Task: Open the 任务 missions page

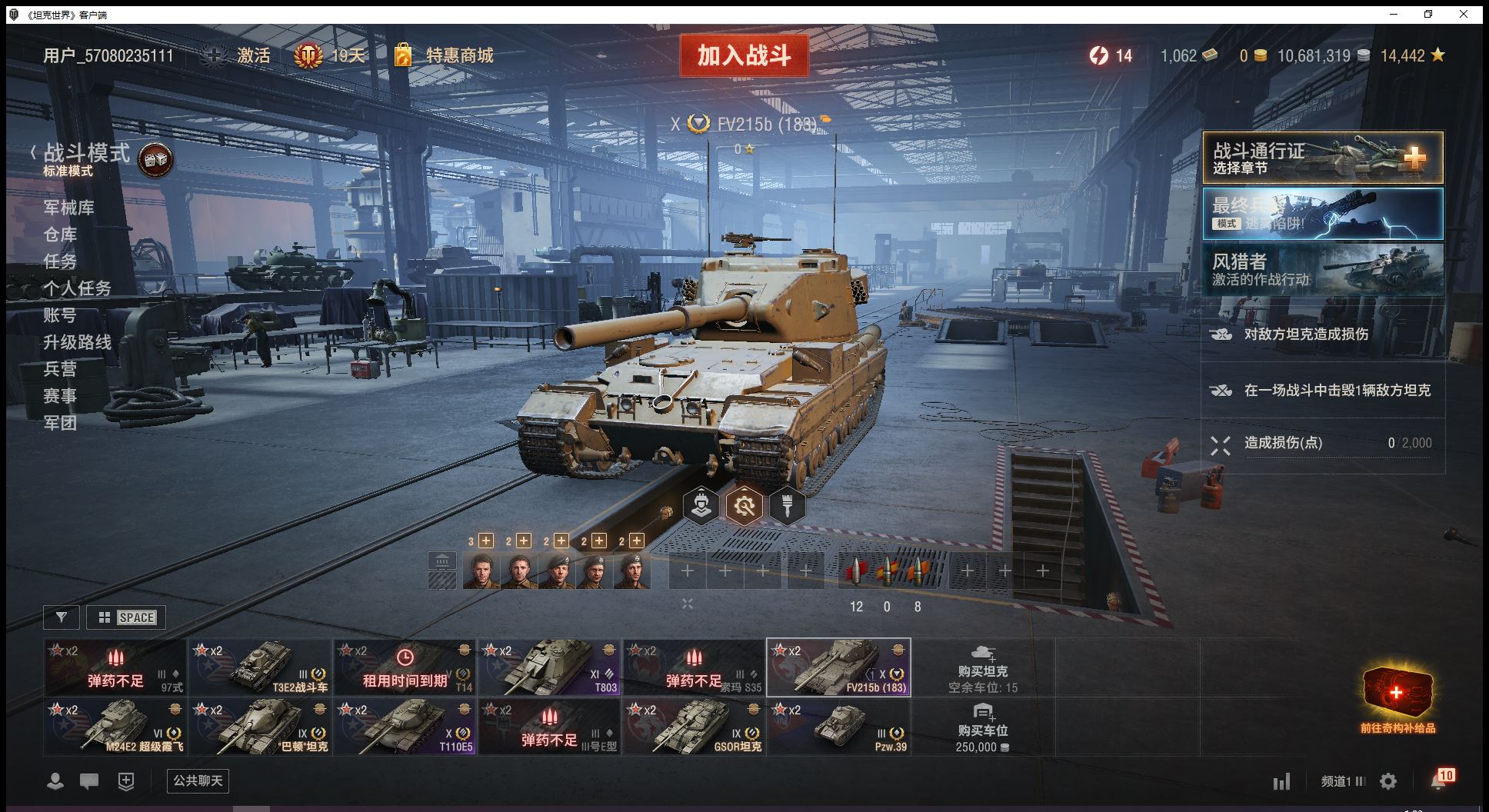Action: [60, 261]
